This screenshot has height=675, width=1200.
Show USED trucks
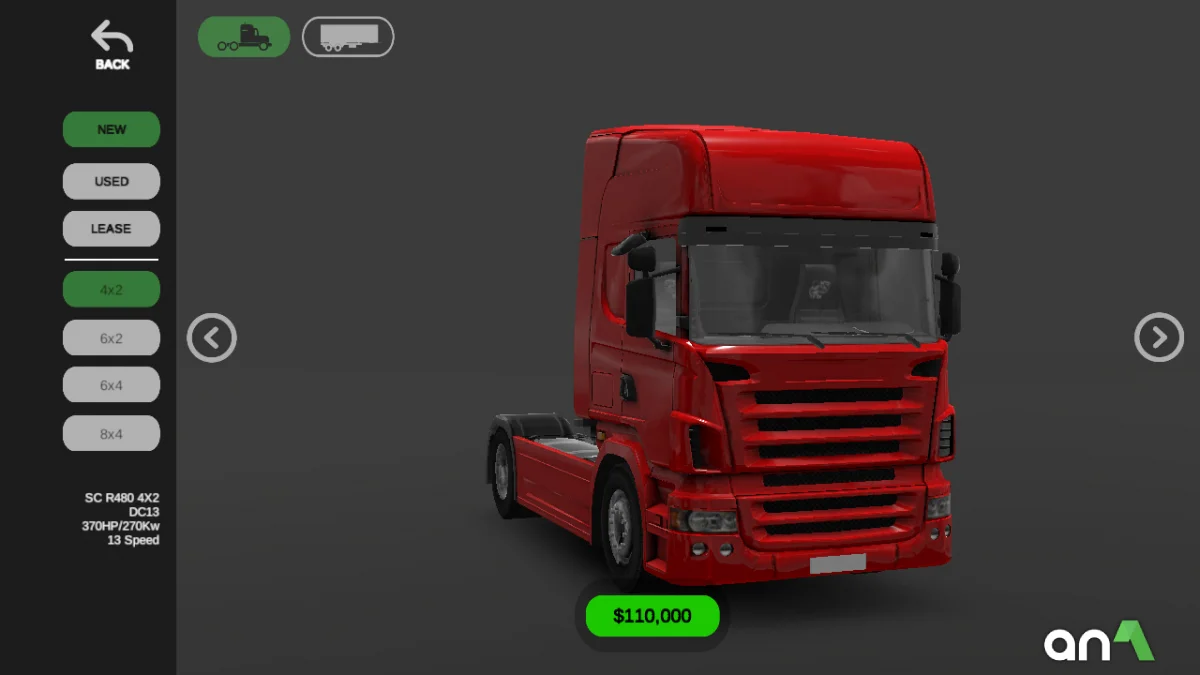[111, 181]
